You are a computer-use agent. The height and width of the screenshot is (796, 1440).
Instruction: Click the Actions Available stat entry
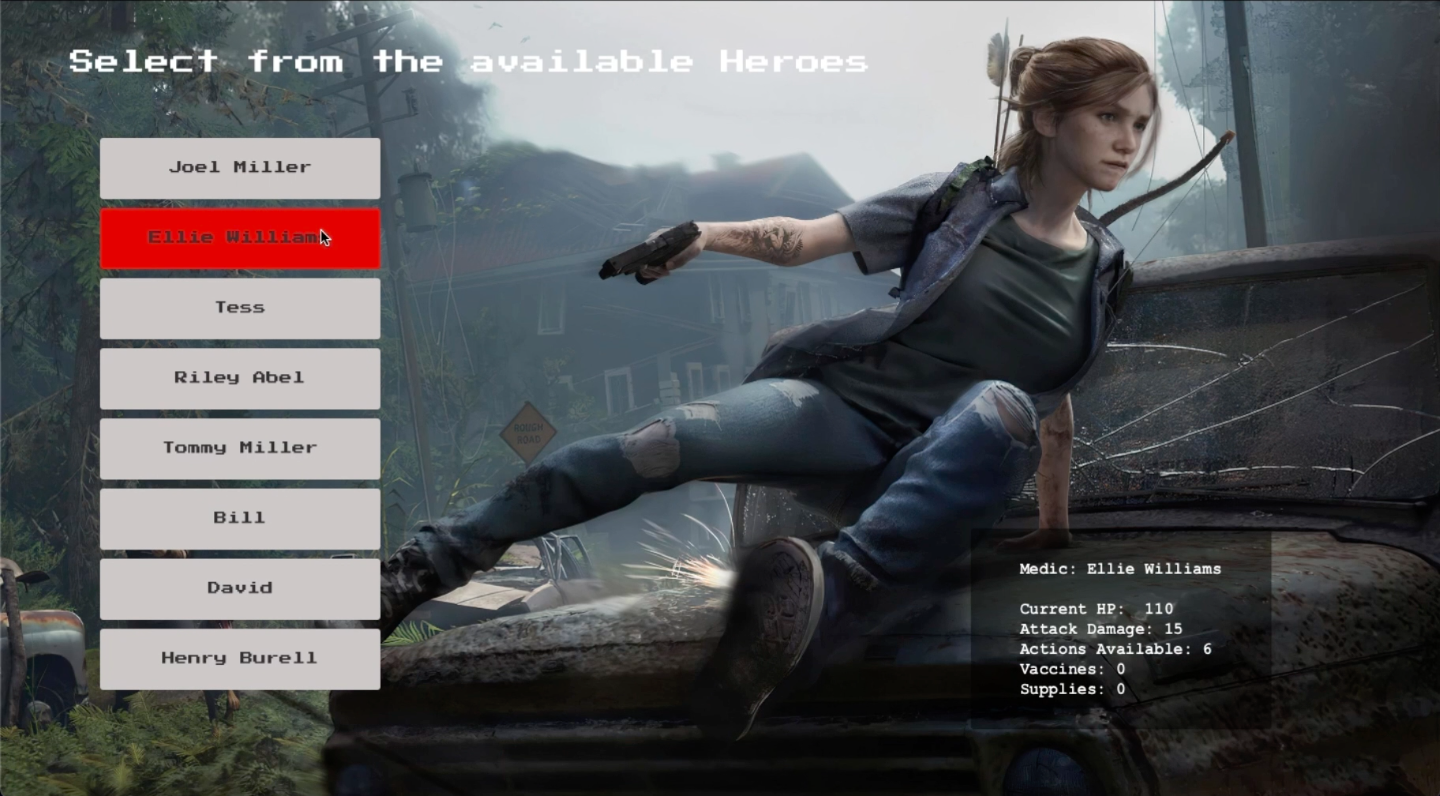point(1113,649)
